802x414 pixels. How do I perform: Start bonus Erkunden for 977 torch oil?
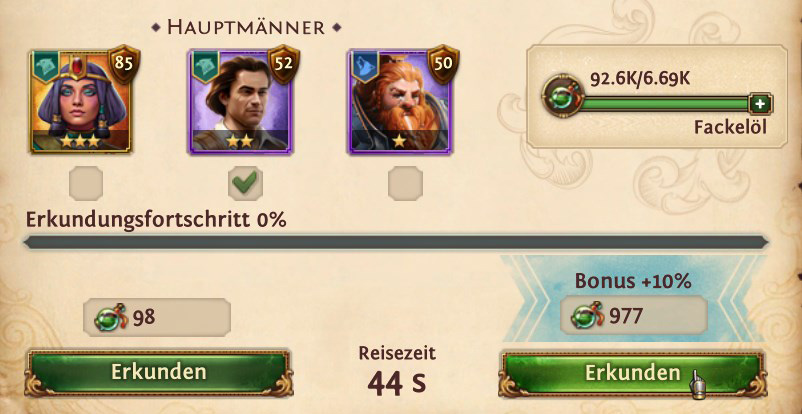(x=632, y=373)
